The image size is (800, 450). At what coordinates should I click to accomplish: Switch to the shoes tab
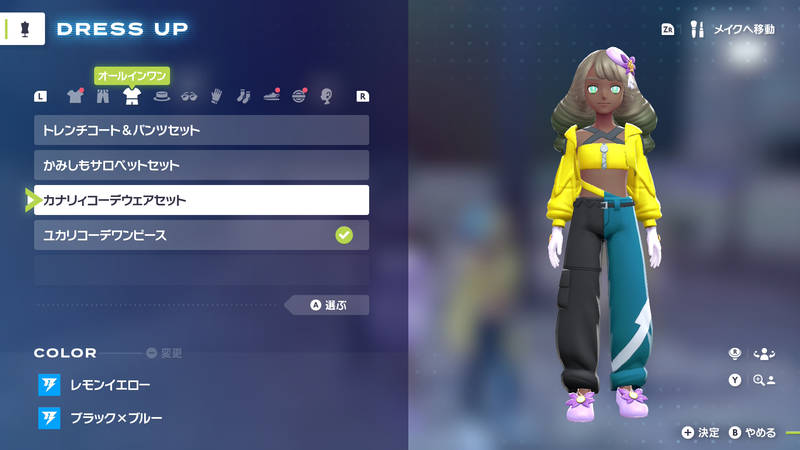point(271,97)
